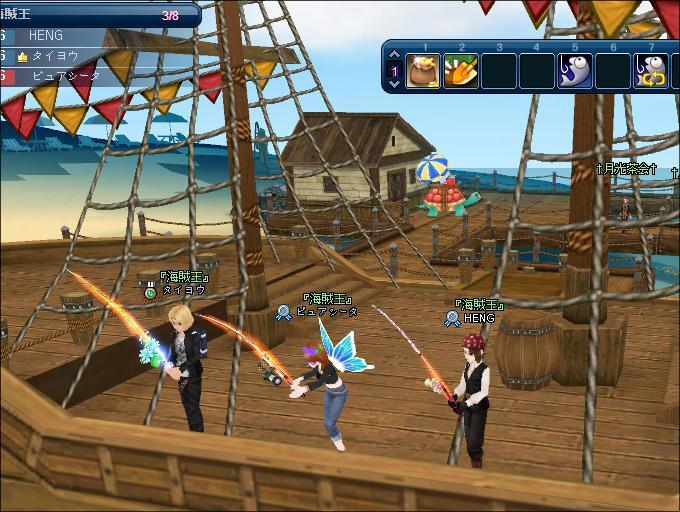Select the fish icon with yellow arrows

point(651,71)
